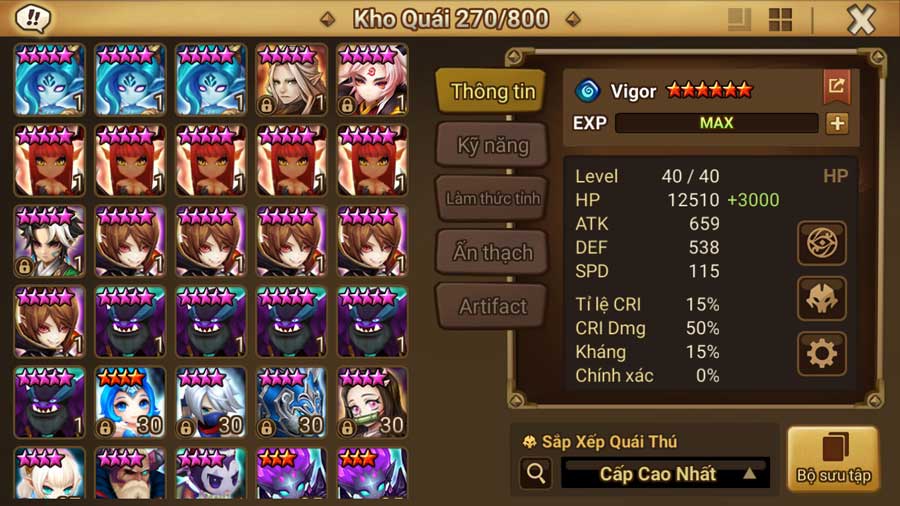900x506 pixels.
Task: Open the Cấp Cao Nhất sorting dropdown
Action: coord(665,474)
